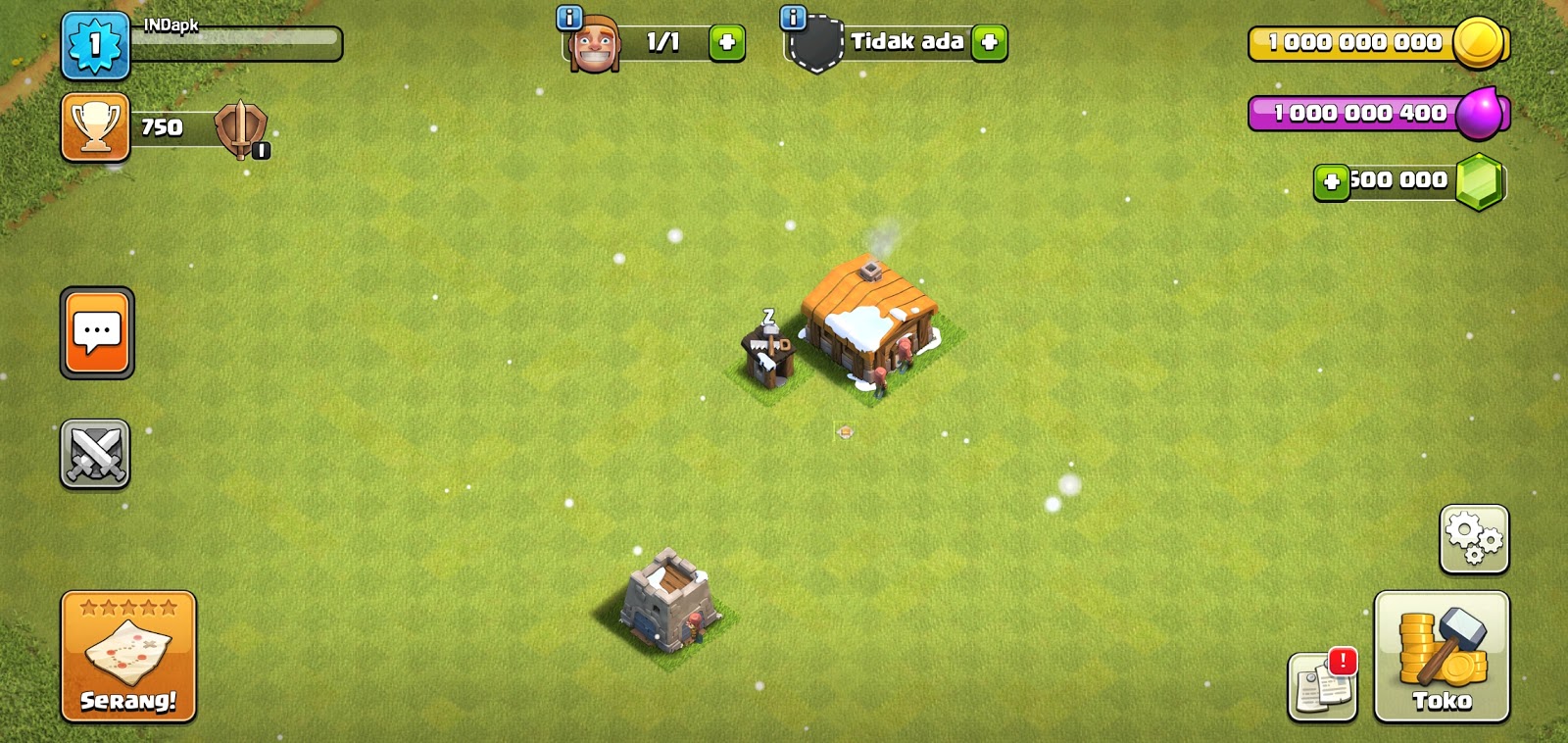The height and width of the screenshot is (743, 1568).
Task: Open the chat panel
Action: [95, 333]
